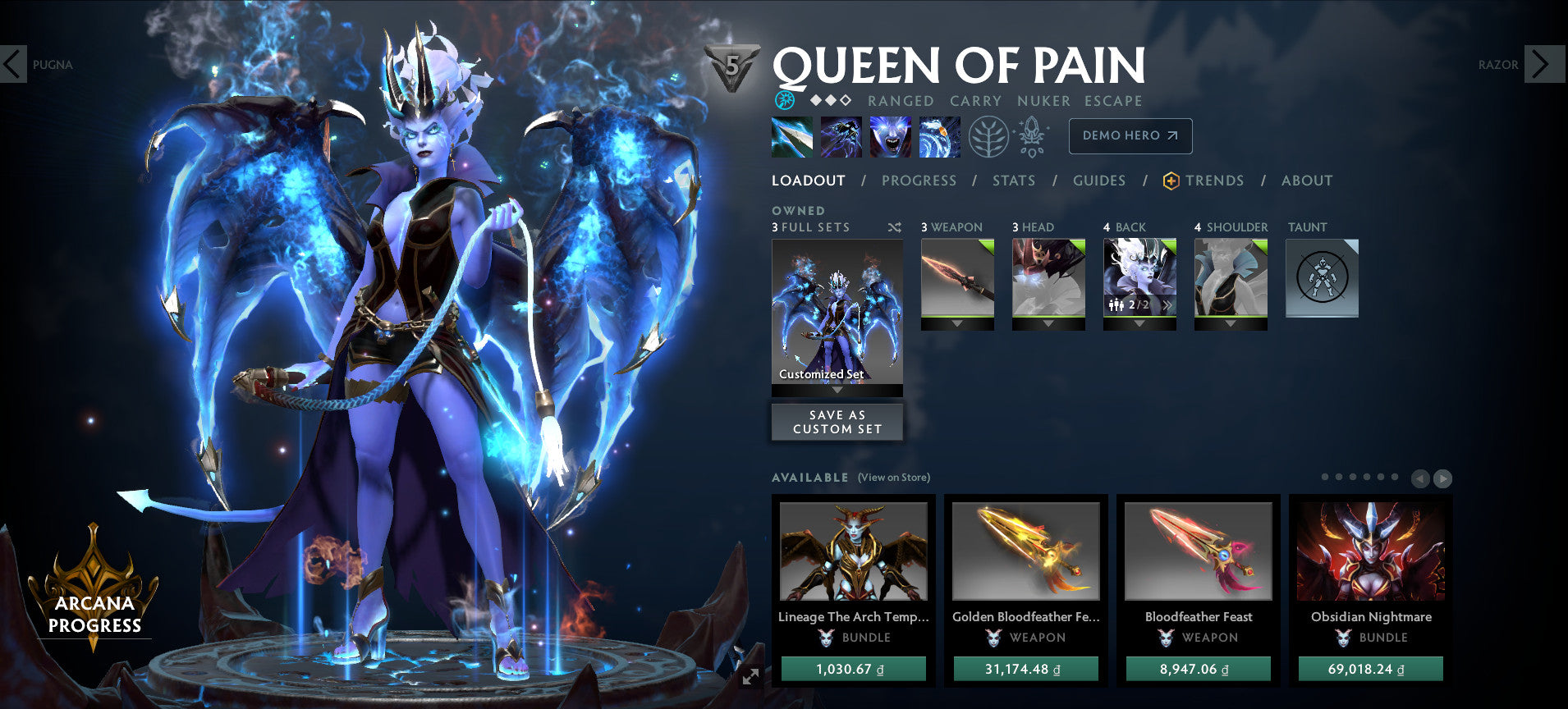
Task: Open the View on Store link
Action: point(893,477)
